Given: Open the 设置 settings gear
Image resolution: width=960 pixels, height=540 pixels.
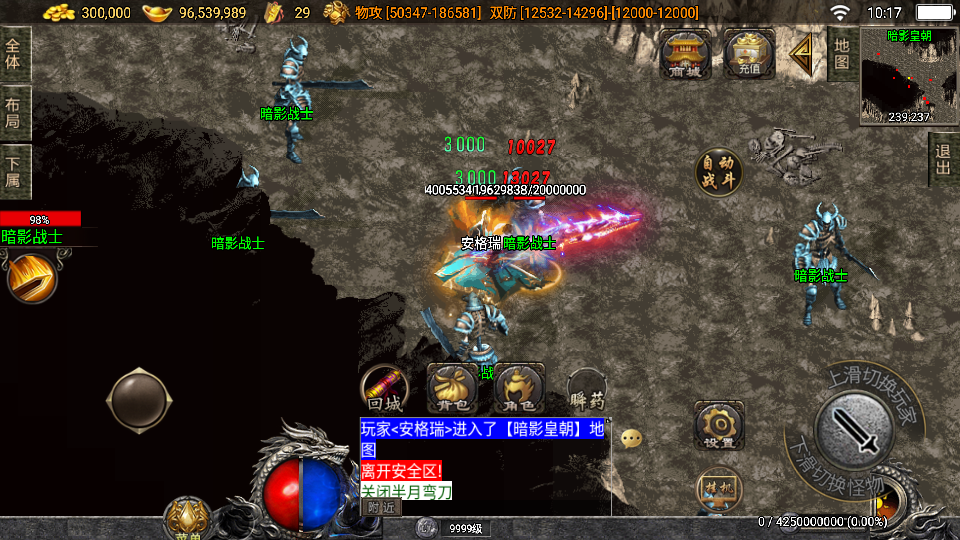Looking at the screenshot, I should click(719, 425).
